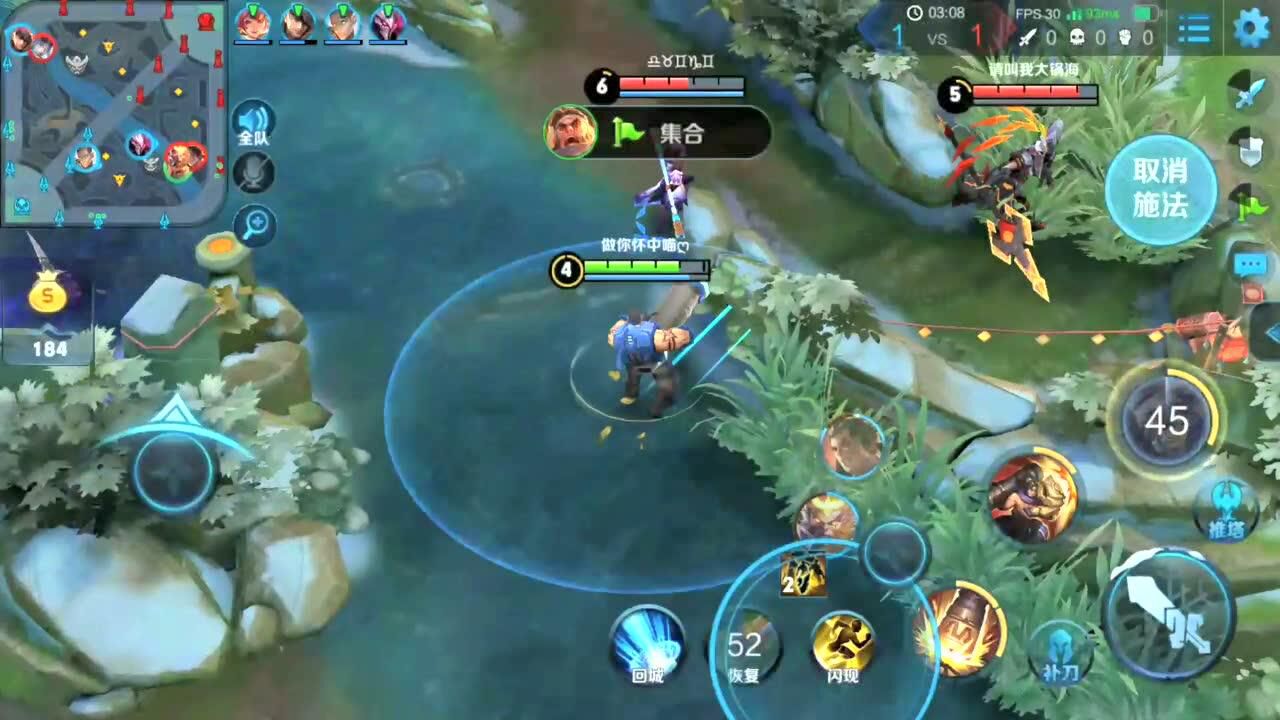Viewport: 1280px width, 720px height.
Task: Toggle the 全队 team voice speaker
Action: [253, 123]
